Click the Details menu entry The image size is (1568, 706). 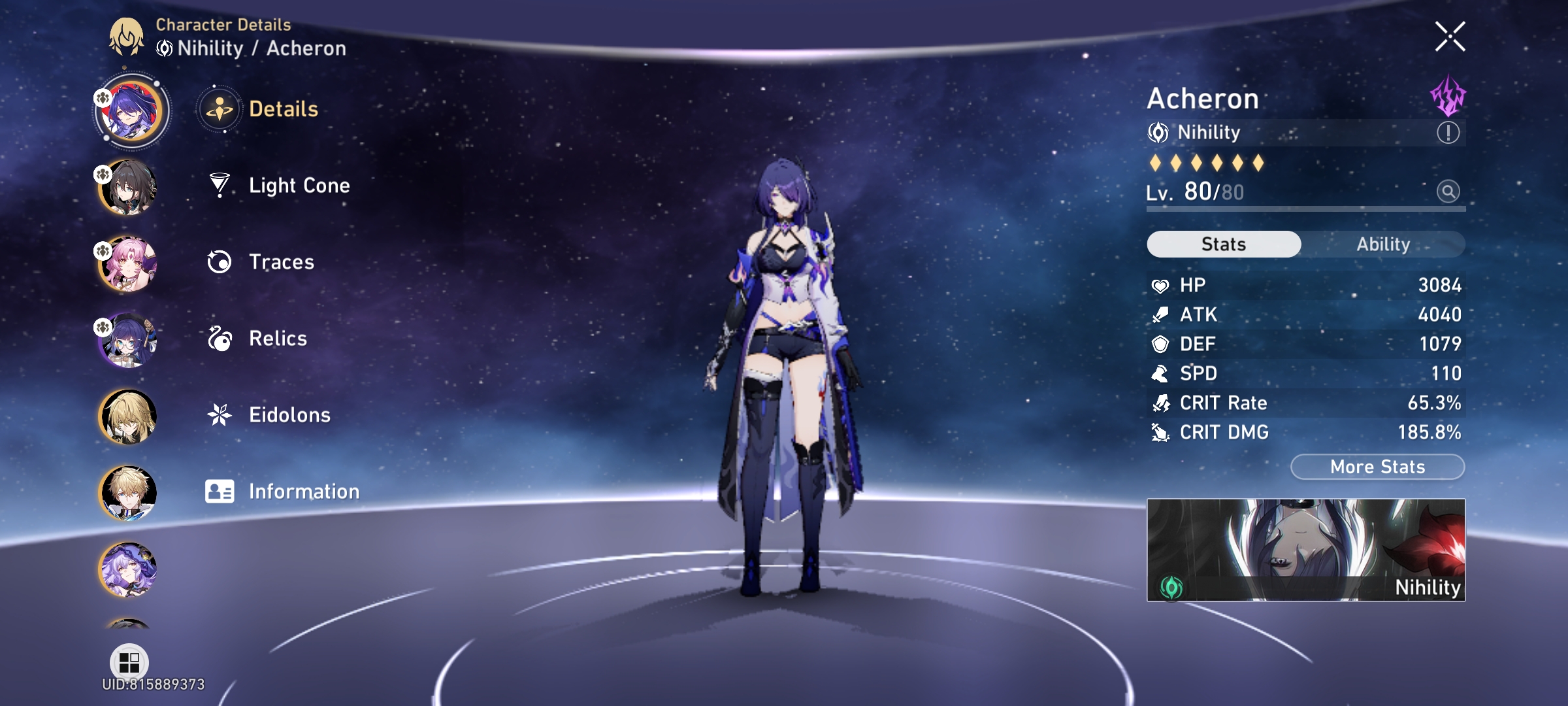click(x=281, y=110)
